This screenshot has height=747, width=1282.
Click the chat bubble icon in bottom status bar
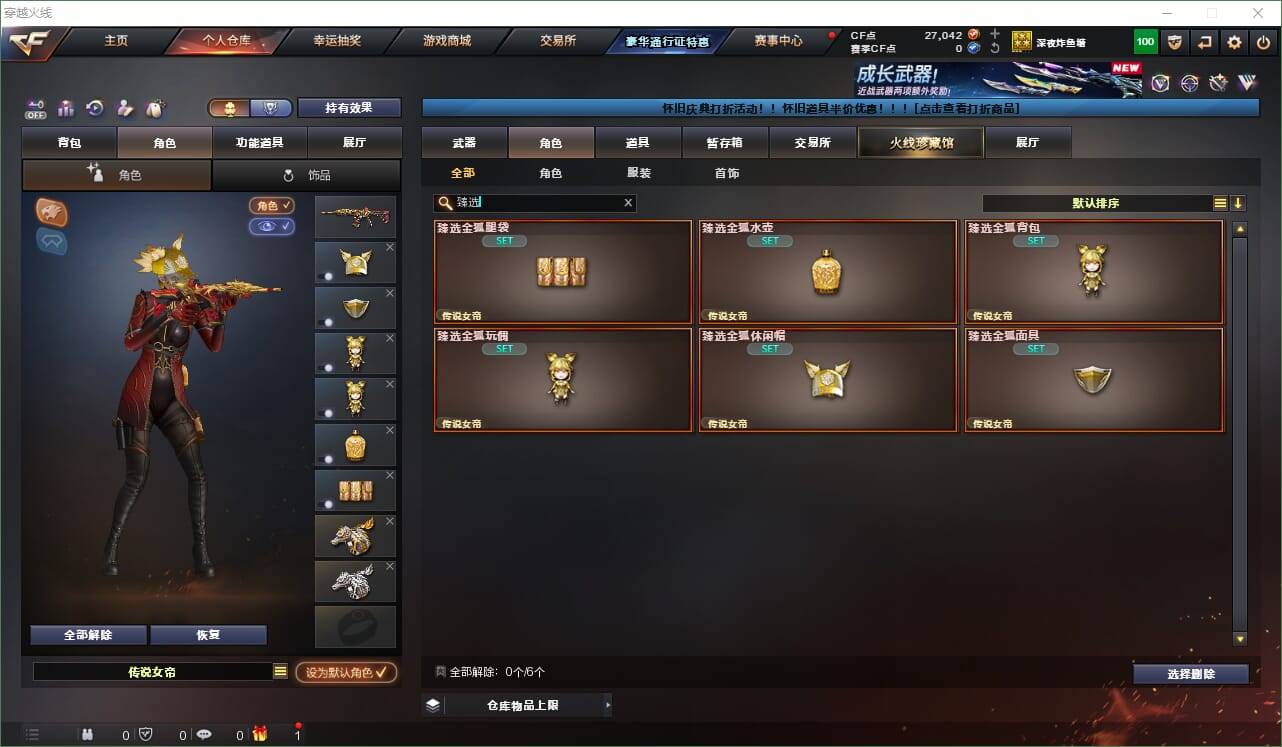pyautogui.click(x=203, y=734)
